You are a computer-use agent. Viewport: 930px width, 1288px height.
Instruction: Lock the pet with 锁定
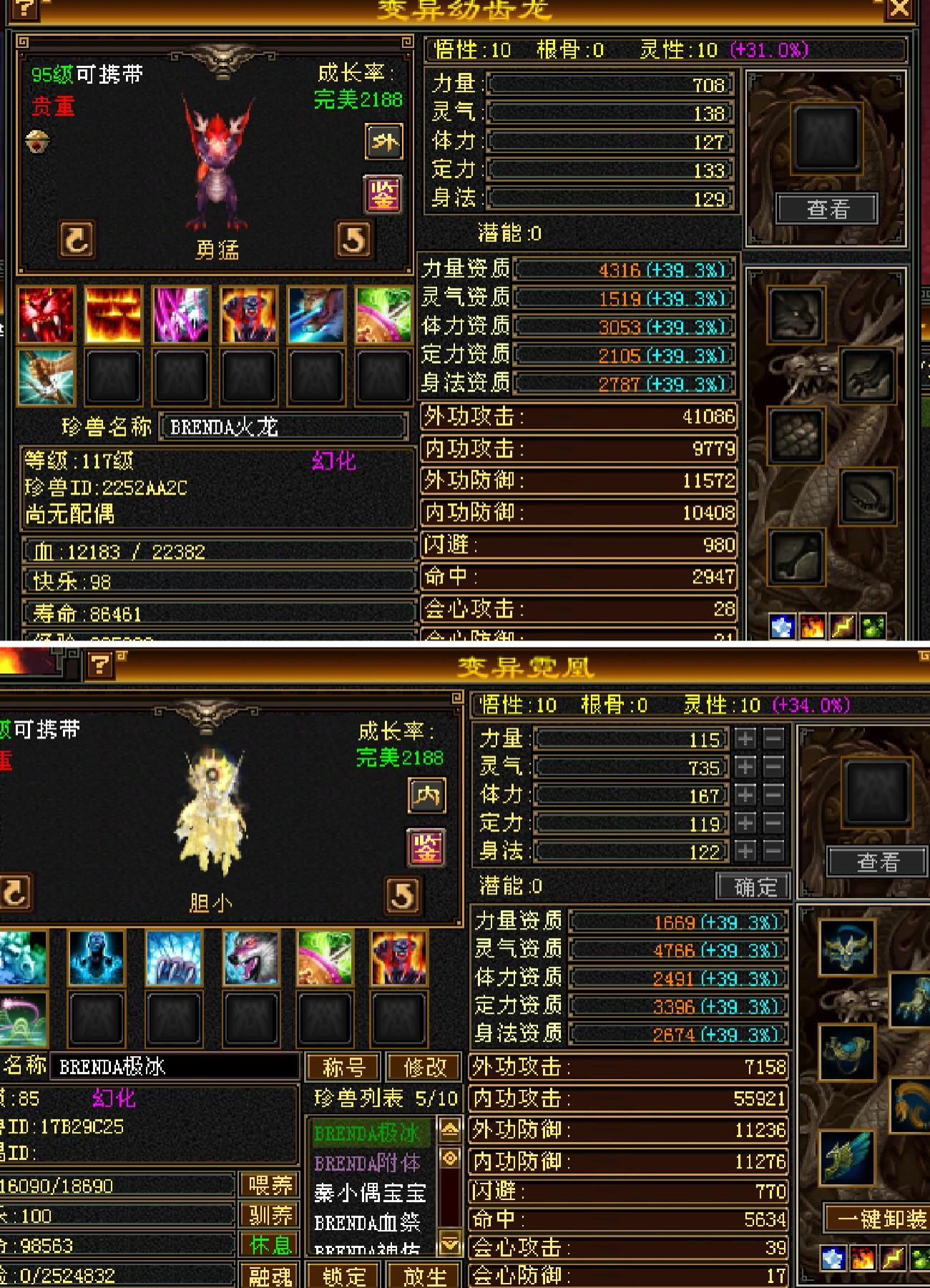[344, 1276]
